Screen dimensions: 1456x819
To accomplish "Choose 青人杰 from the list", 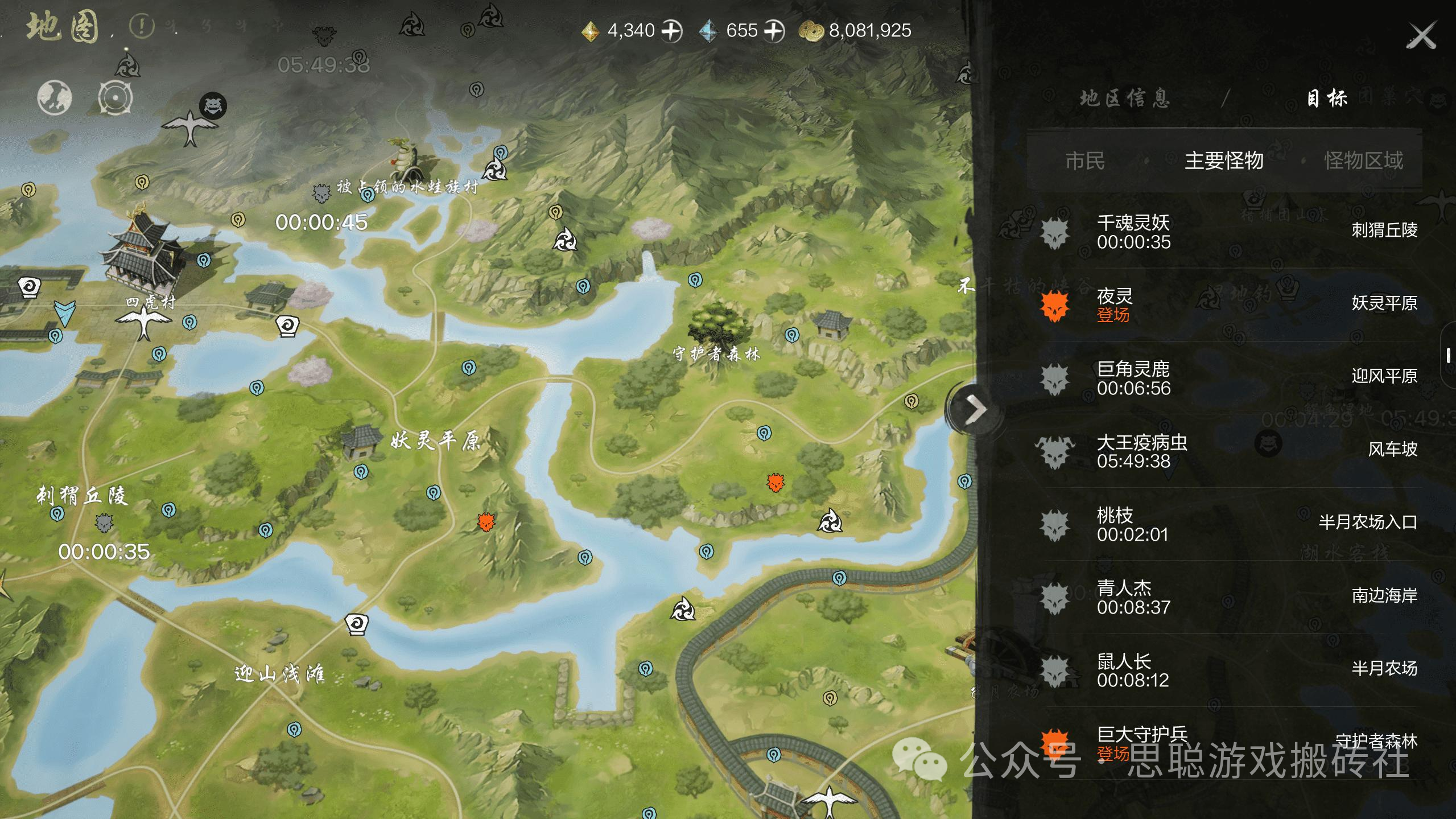I will 1229,597.
